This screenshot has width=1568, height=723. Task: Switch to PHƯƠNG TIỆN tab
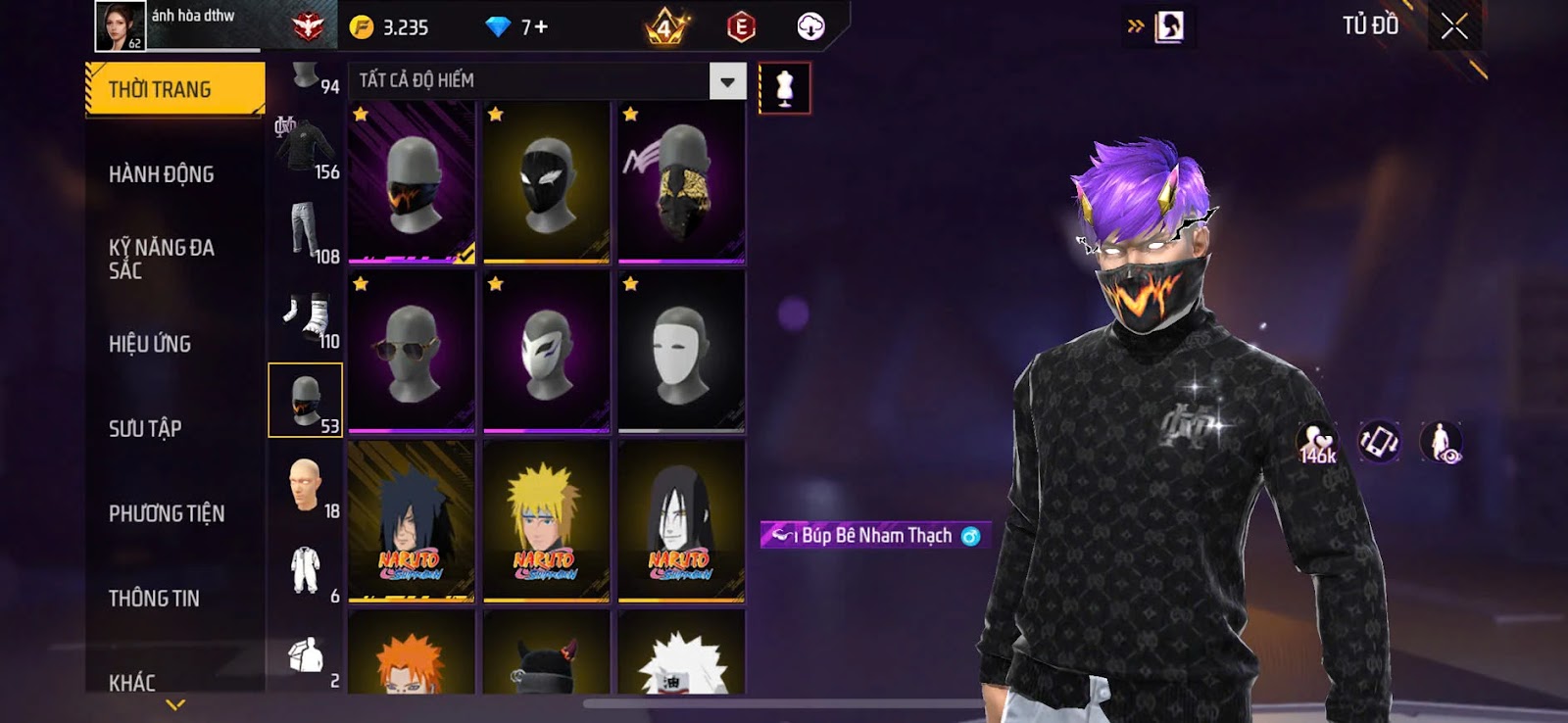167,513
